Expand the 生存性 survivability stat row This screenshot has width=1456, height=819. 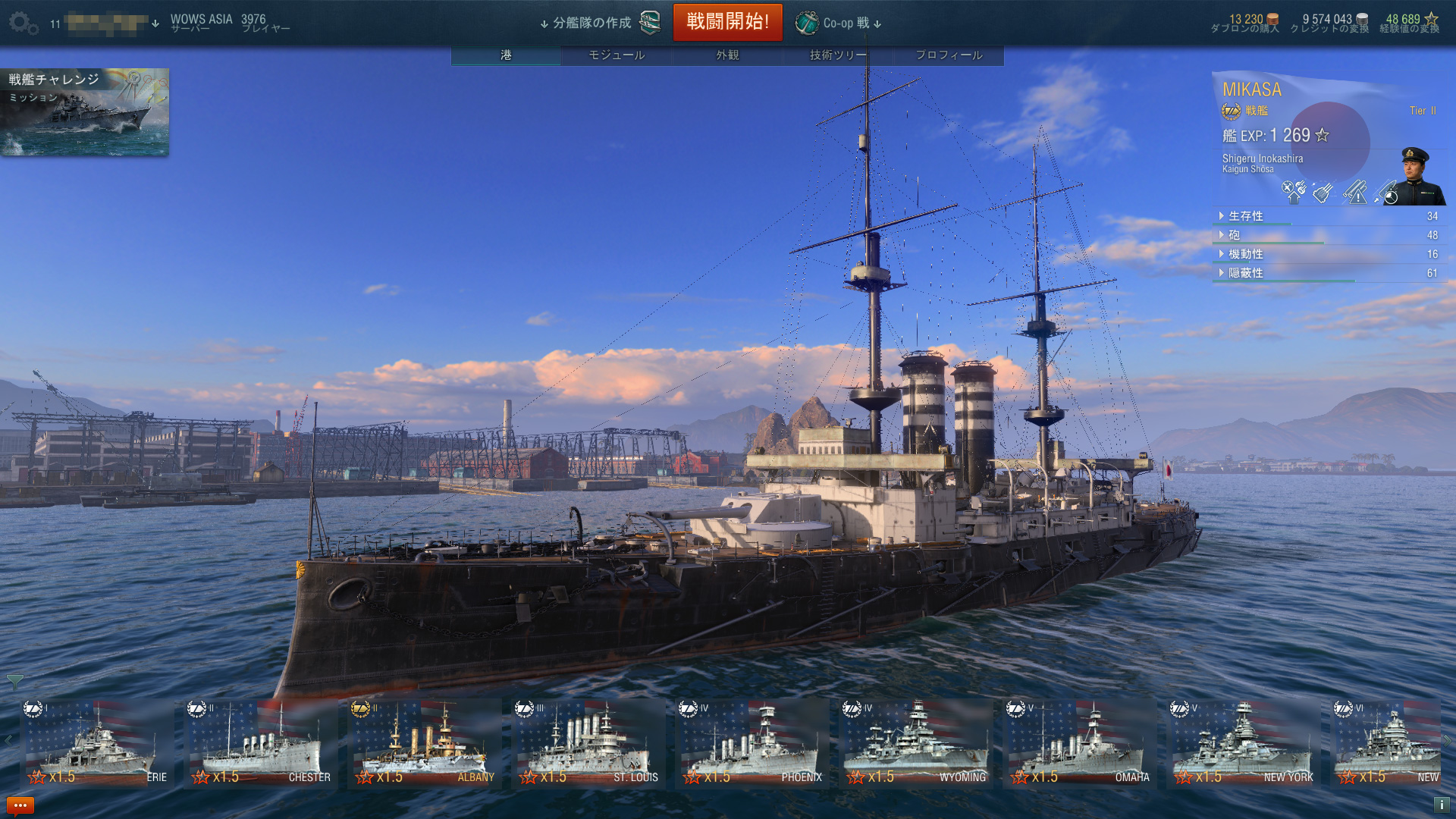coord(1245,216)
